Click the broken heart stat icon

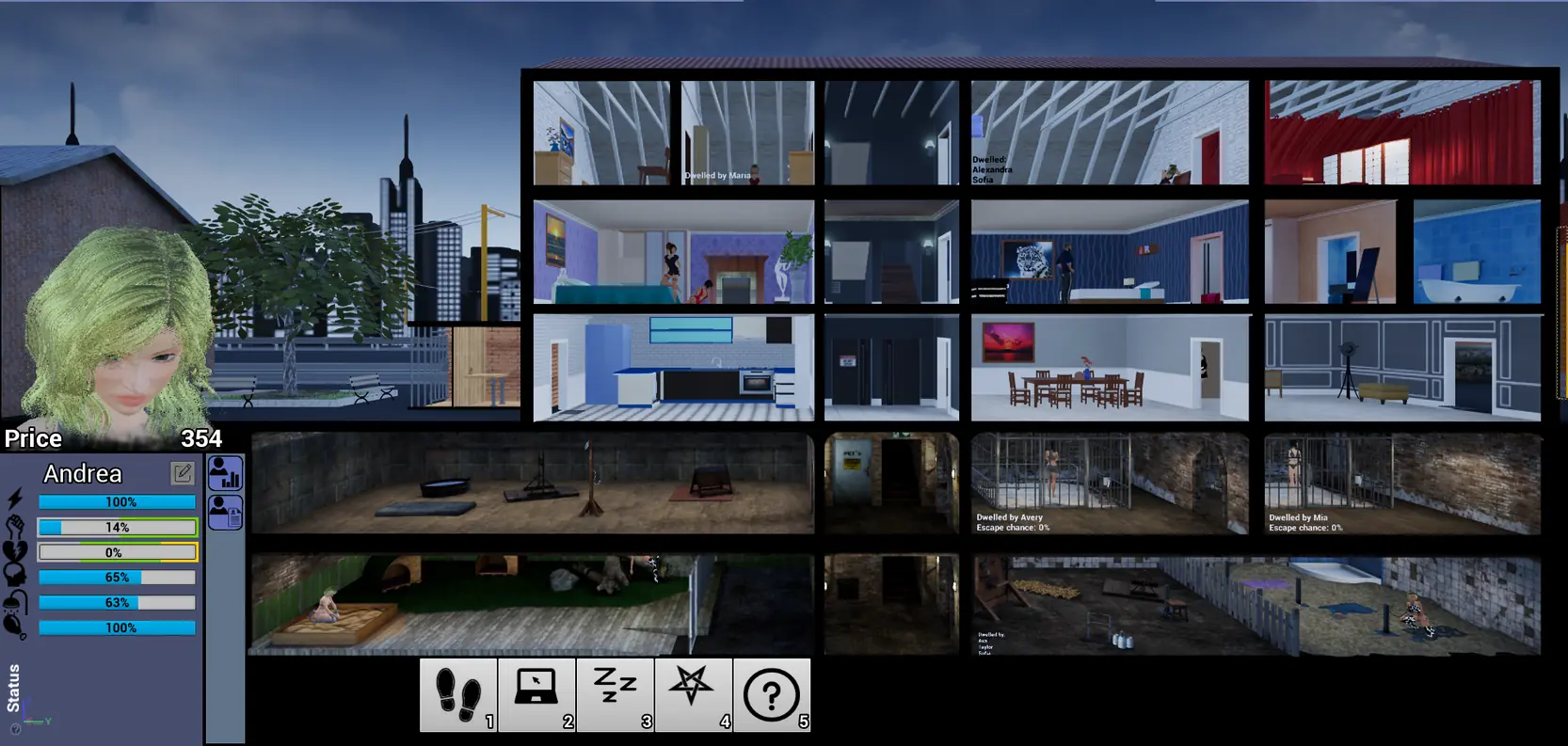[x=13, y=552]
